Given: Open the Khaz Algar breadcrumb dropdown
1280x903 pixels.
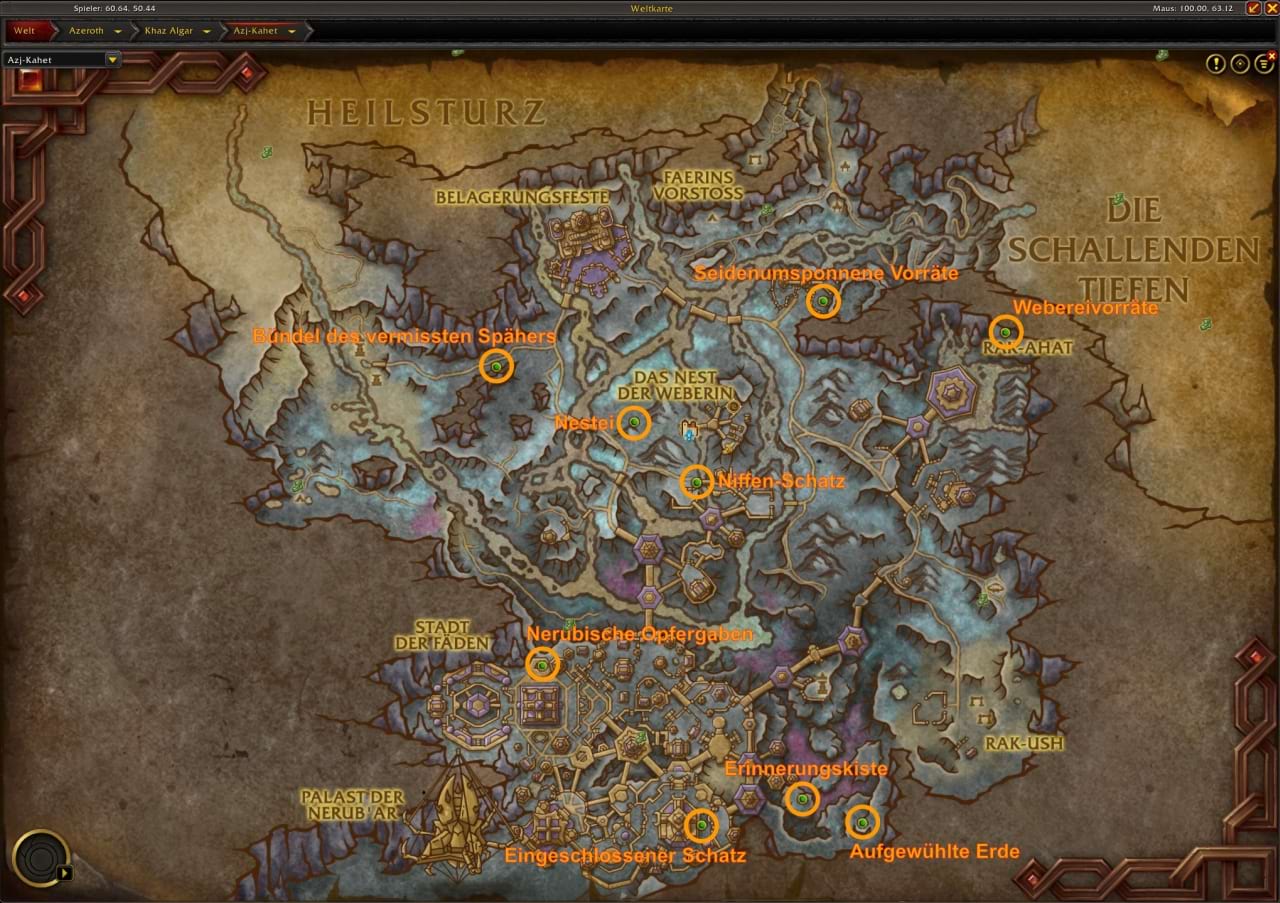Looking at the screenshot, I should click(207, 31).
